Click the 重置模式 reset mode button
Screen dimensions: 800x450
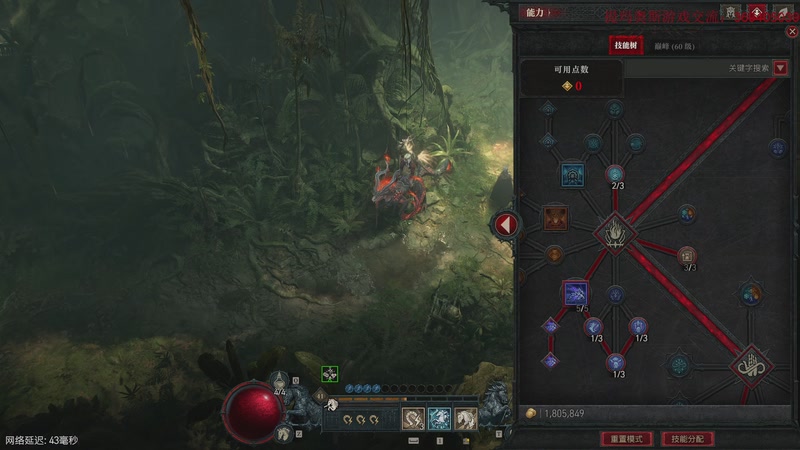627,439
